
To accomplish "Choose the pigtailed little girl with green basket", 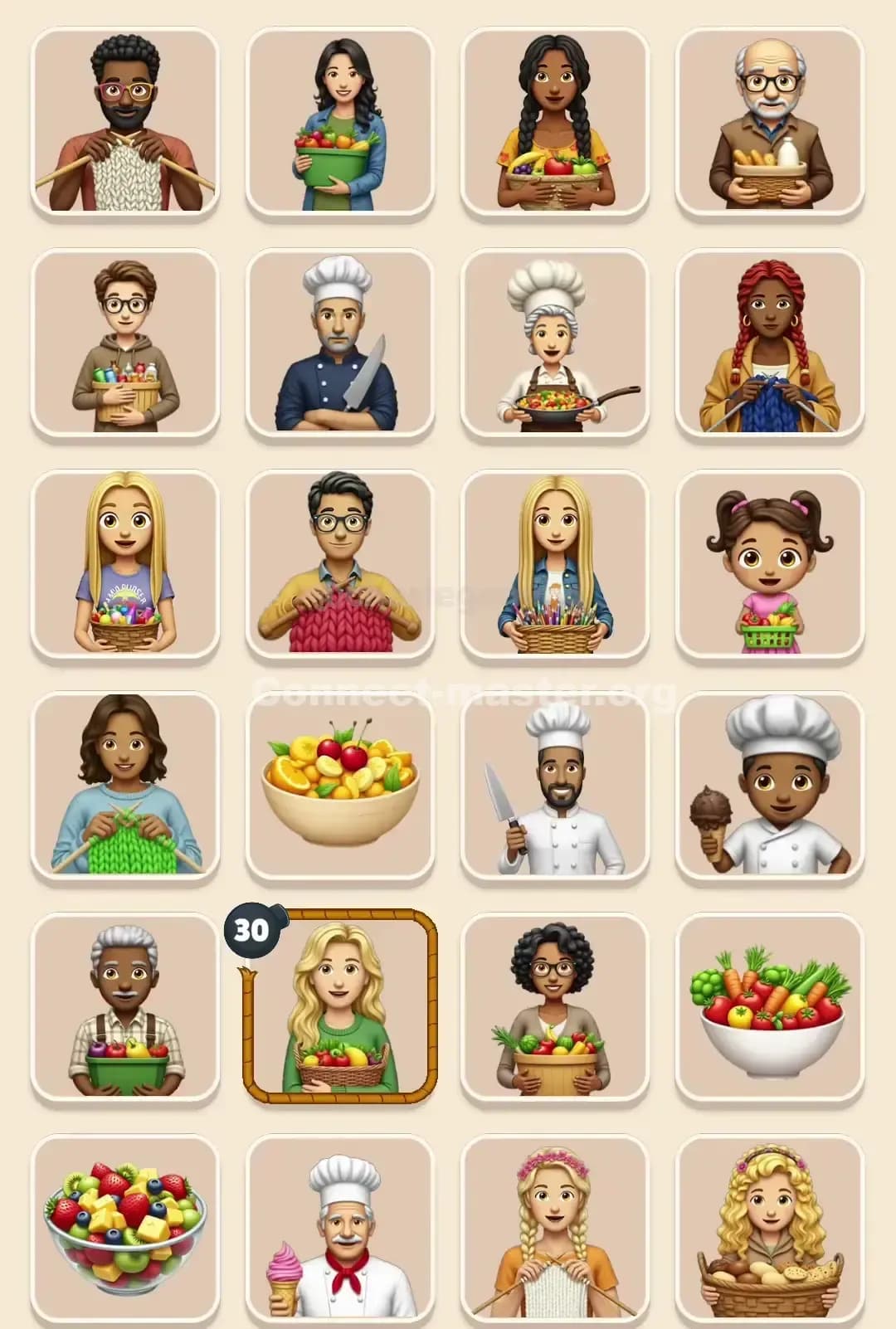I will (770, 564).
